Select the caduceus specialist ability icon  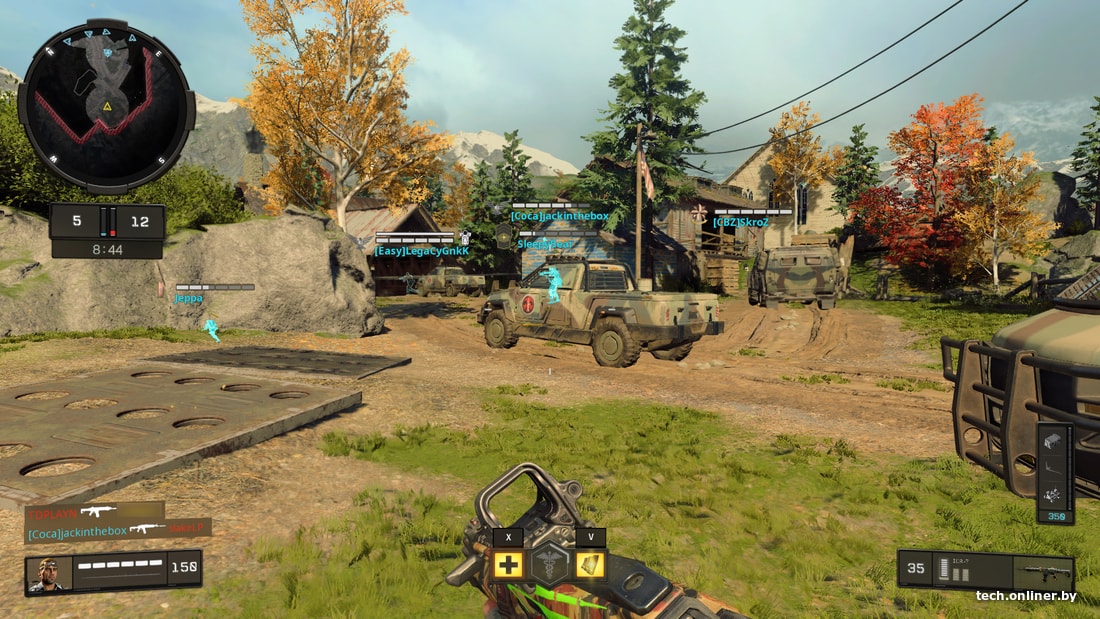[x=548, y=565]
